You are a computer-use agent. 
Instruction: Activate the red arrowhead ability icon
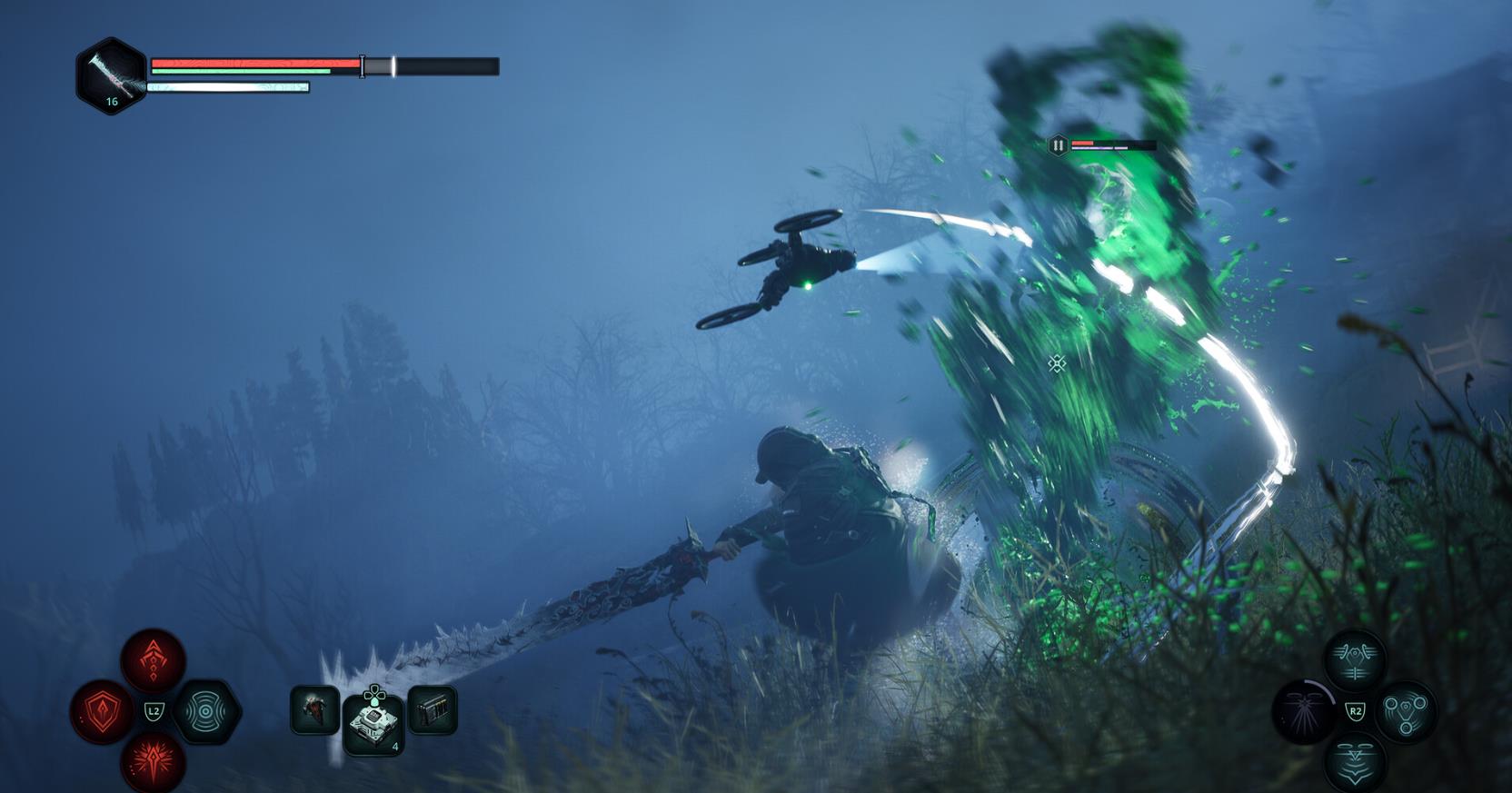(154, 660)
